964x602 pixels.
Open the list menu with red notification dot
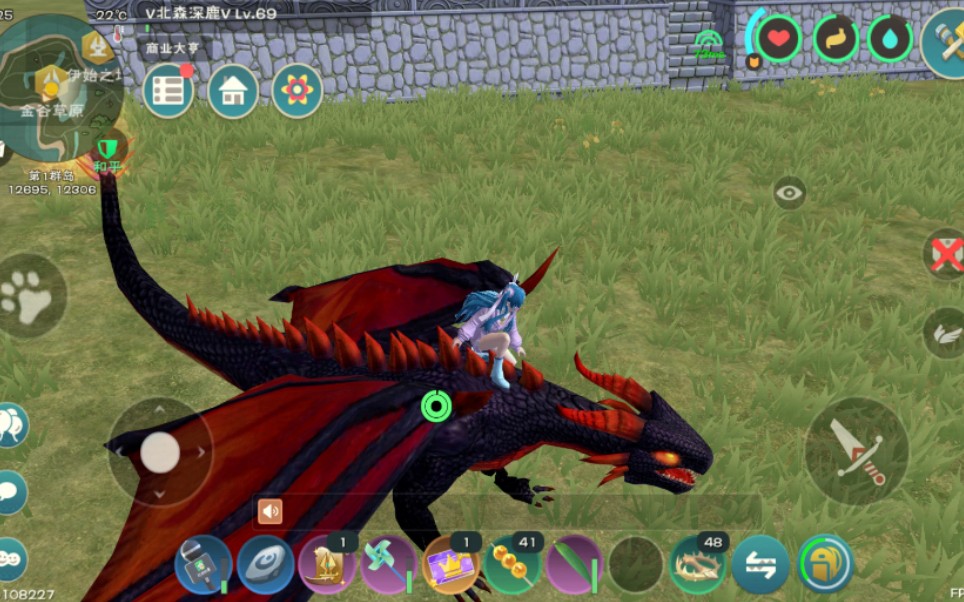(x=169, y=91)
